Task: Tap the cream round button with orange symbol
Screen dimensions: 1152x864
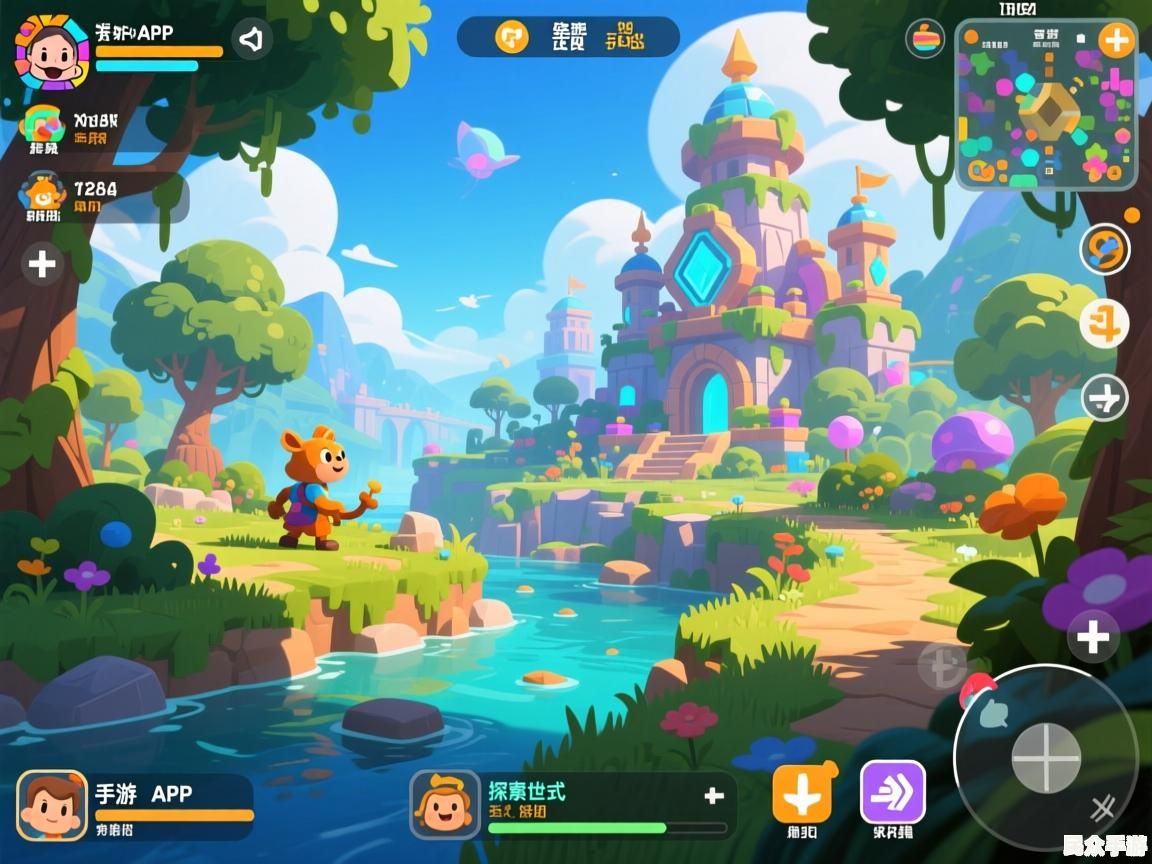Action: tap(1105, 324)
